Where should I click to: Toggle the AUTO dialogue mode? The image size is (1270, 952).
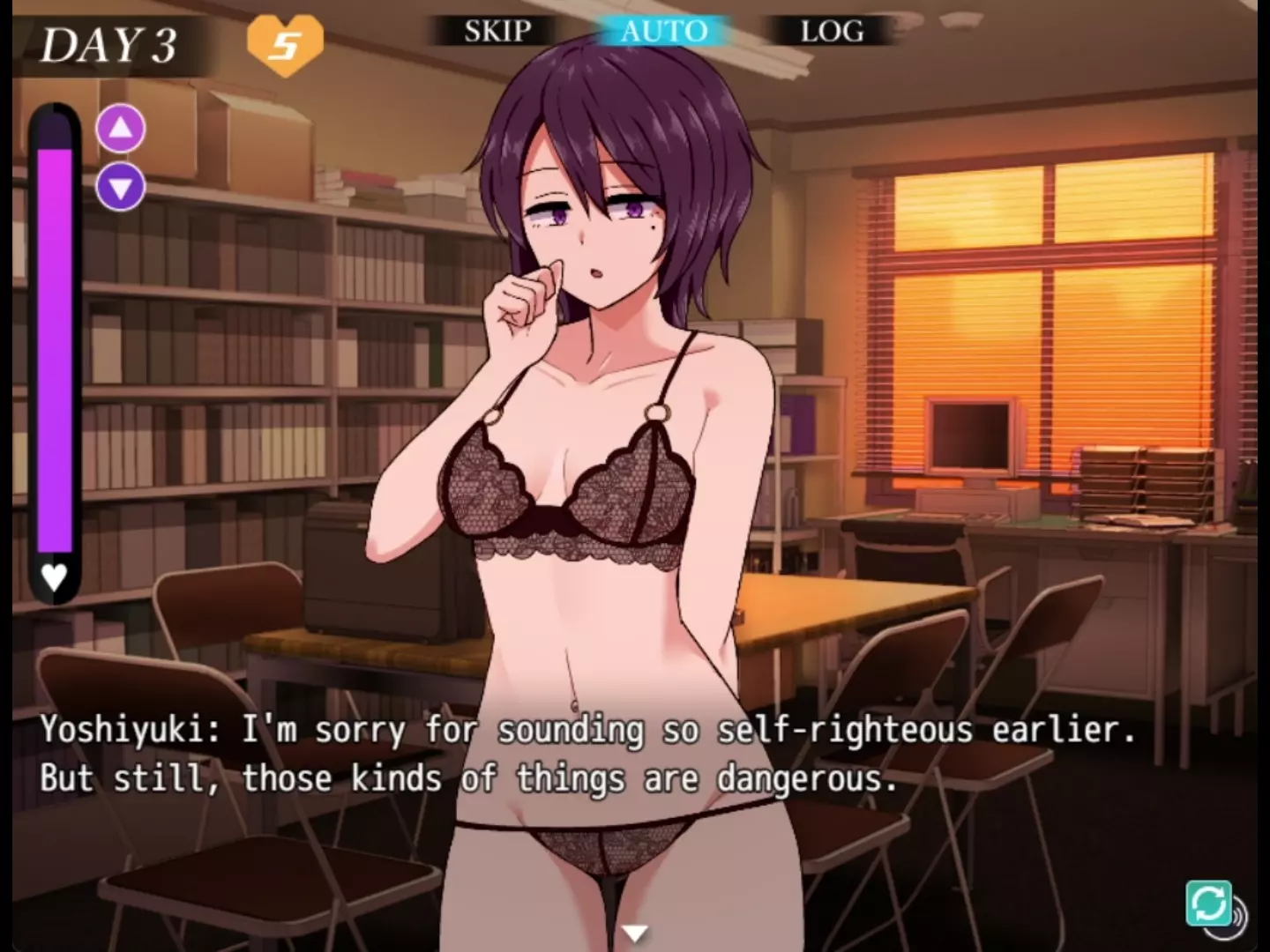(x=663, y=32)
